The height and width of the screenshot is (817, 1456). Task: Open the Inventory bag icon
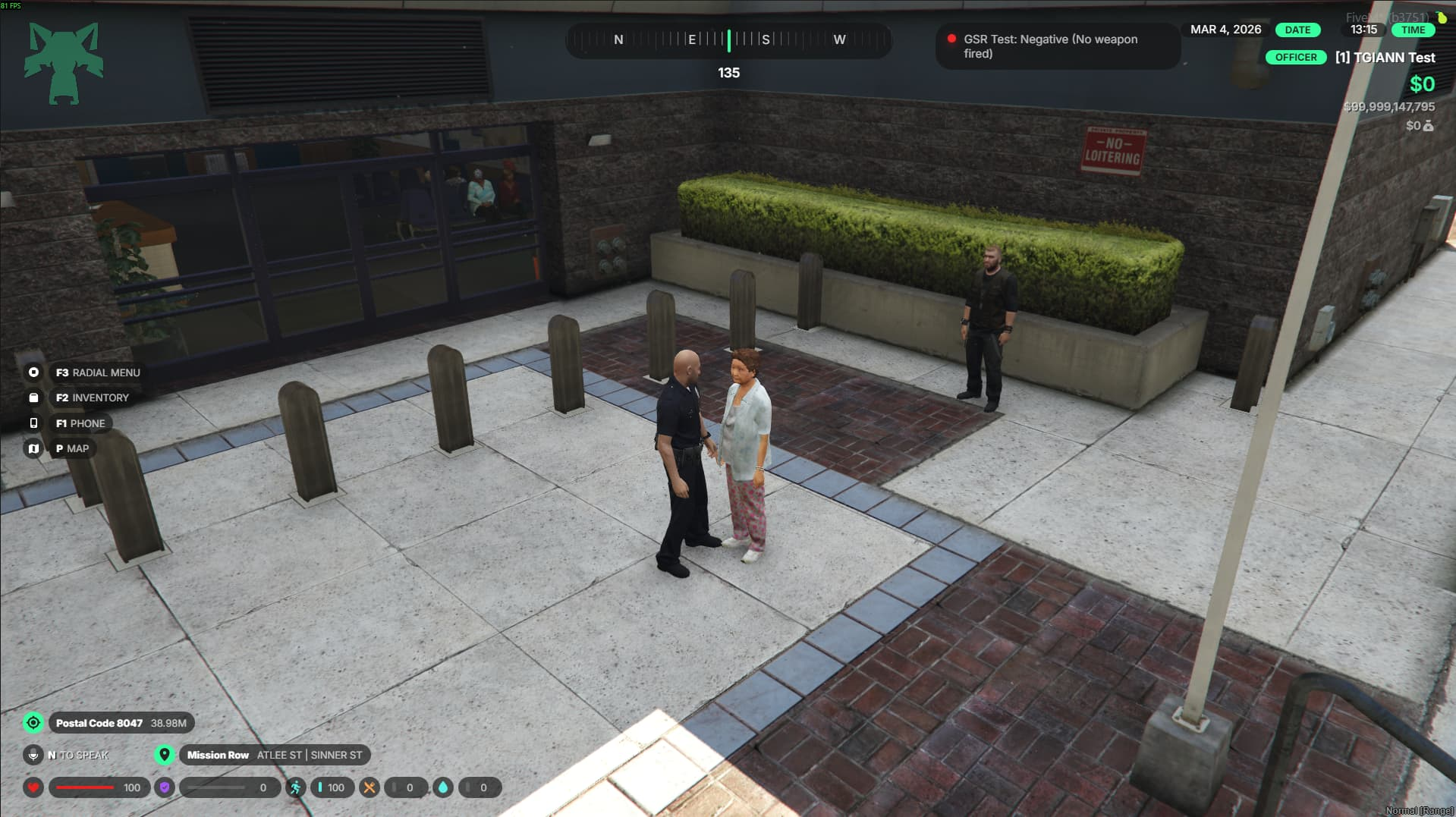(x=33, y=398)
